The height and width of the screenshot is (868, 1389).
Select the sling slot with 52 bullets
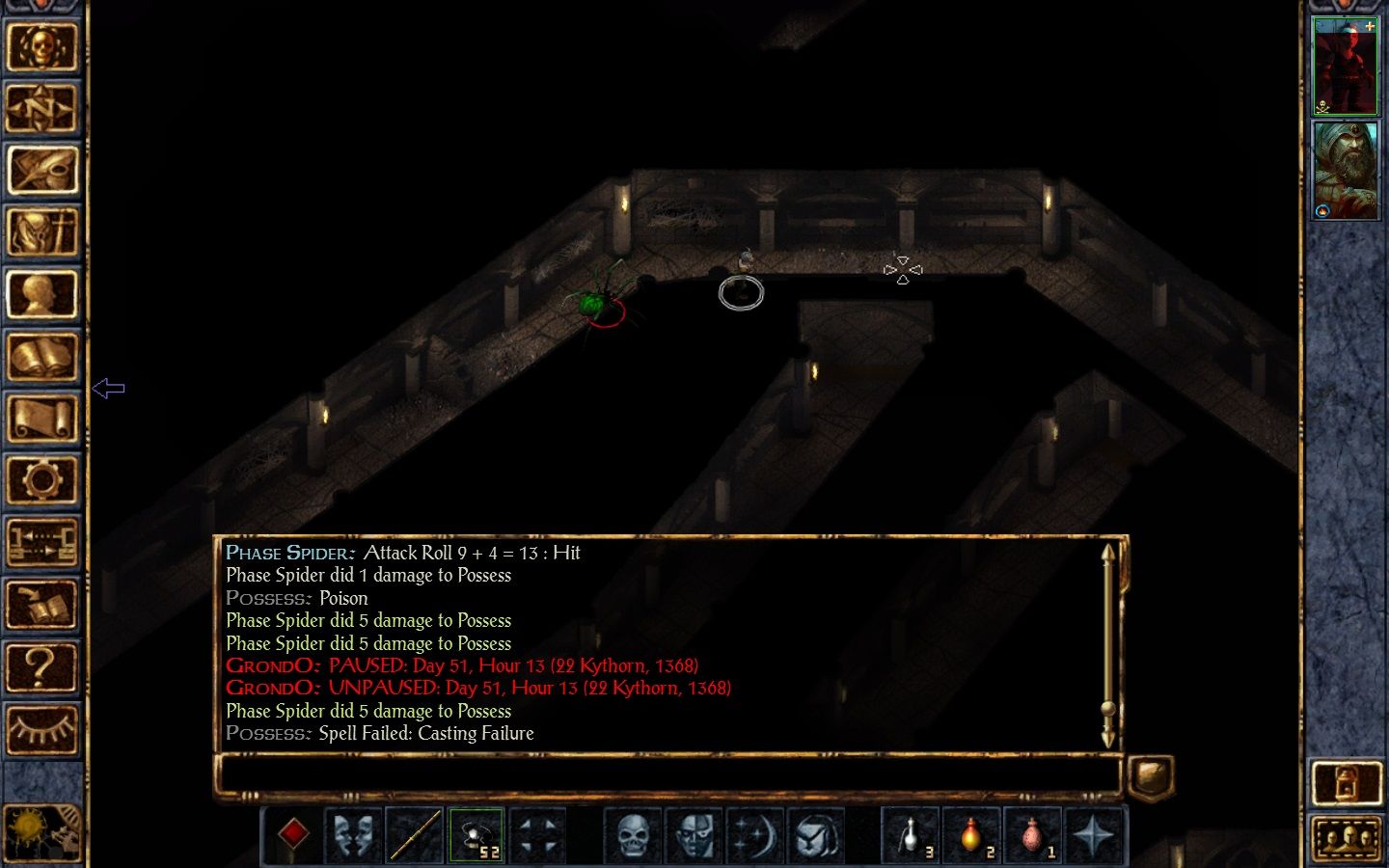(x=477, y=834)
